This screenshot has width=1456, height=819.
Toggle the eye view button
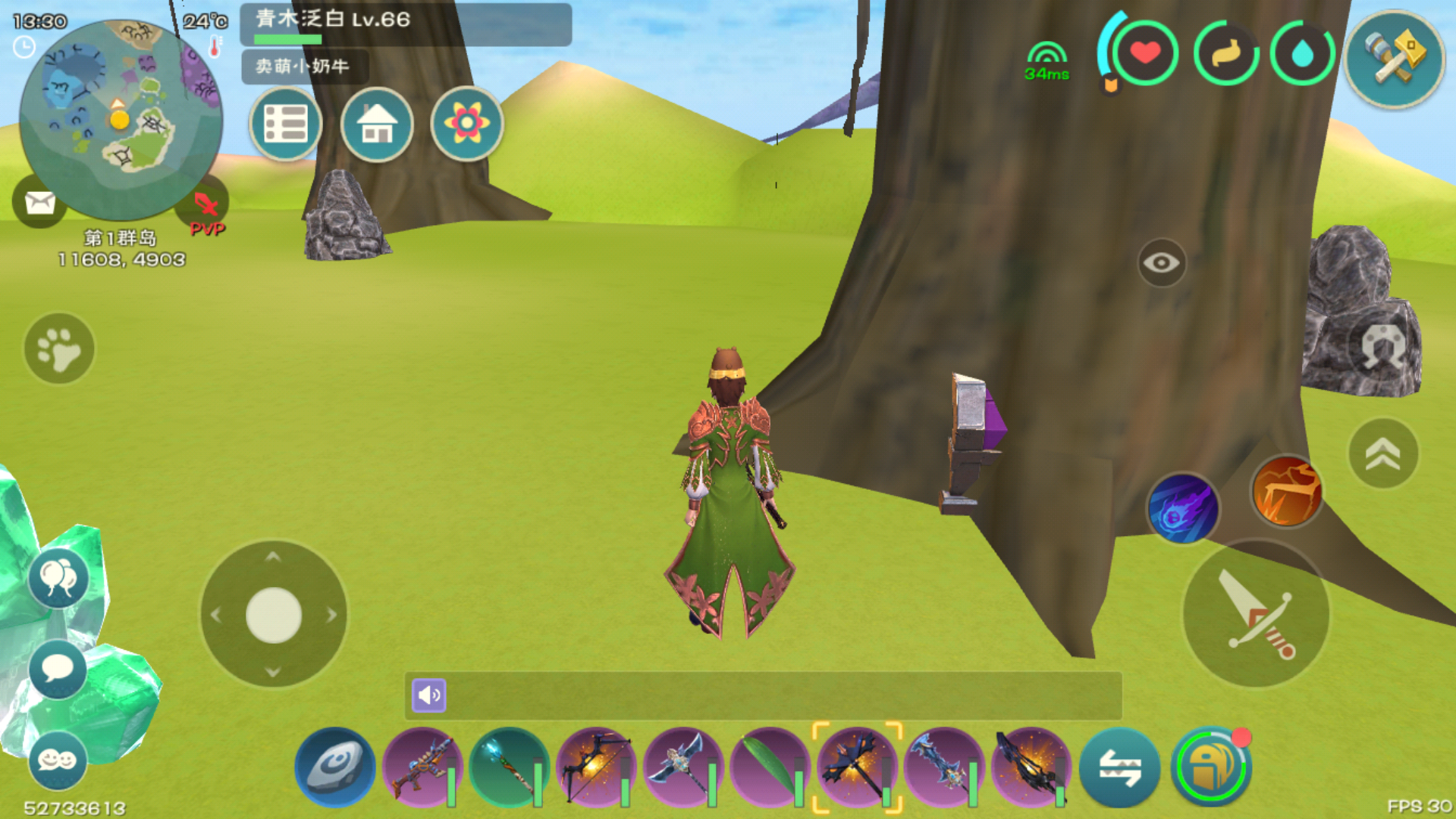[1161, 263]
